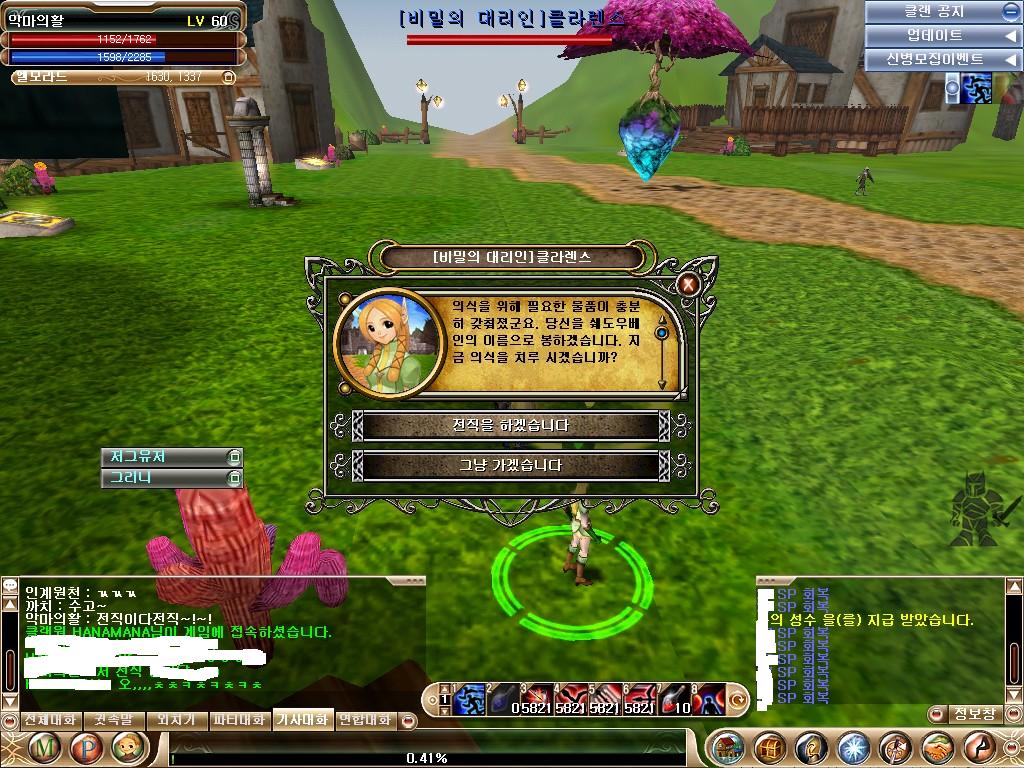Switch to the '연합대화' alliance chat tab
Image resolution: width=1024 pixels, height=768 pixels.
click(366, 720)
